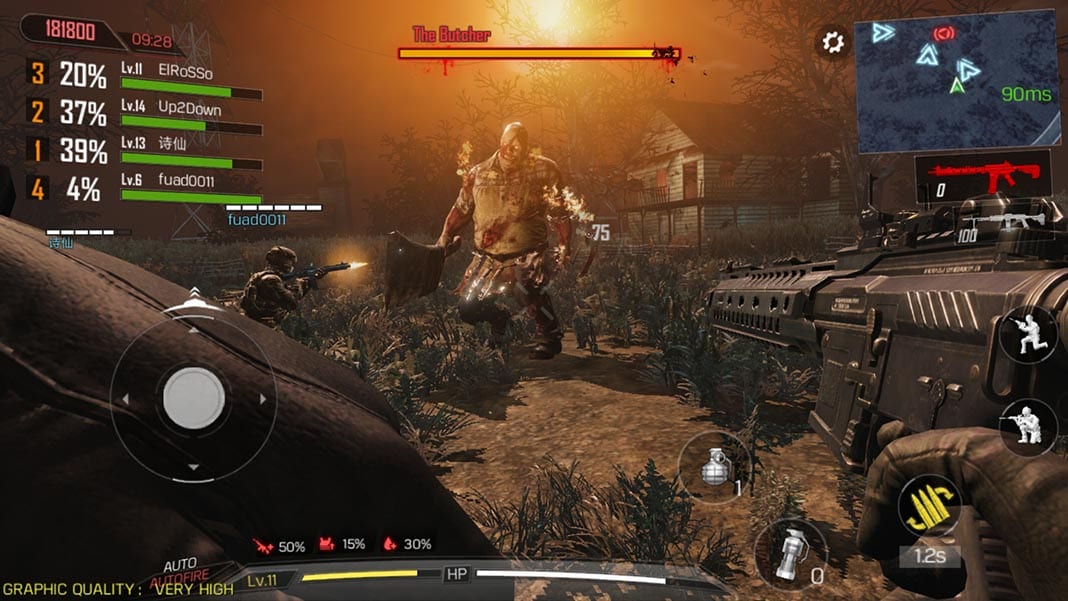
Task: Tap the kneeling shooter stance button
Action: tap(1028, 427)
